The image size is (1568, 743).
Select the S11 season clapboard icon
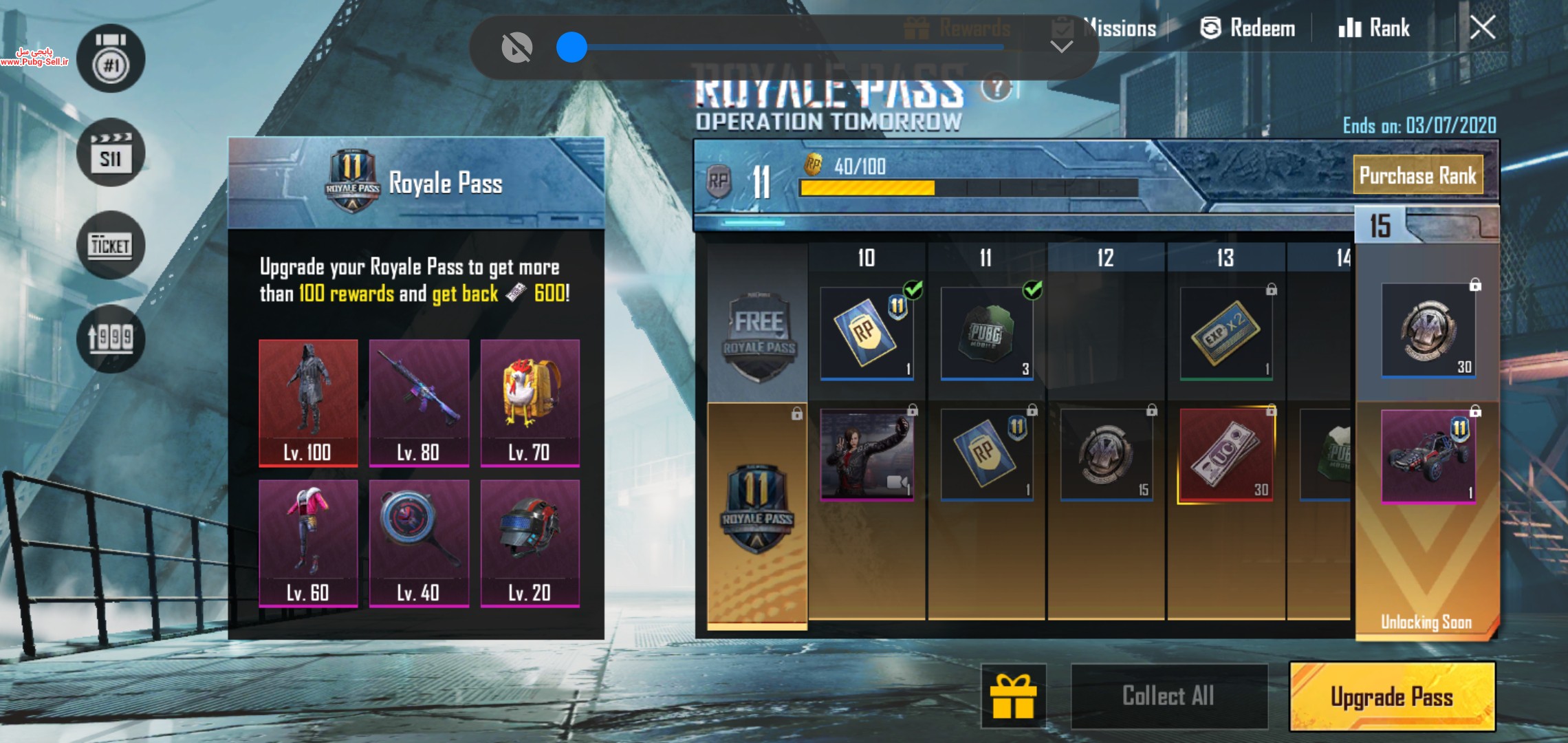click(111, 152)
